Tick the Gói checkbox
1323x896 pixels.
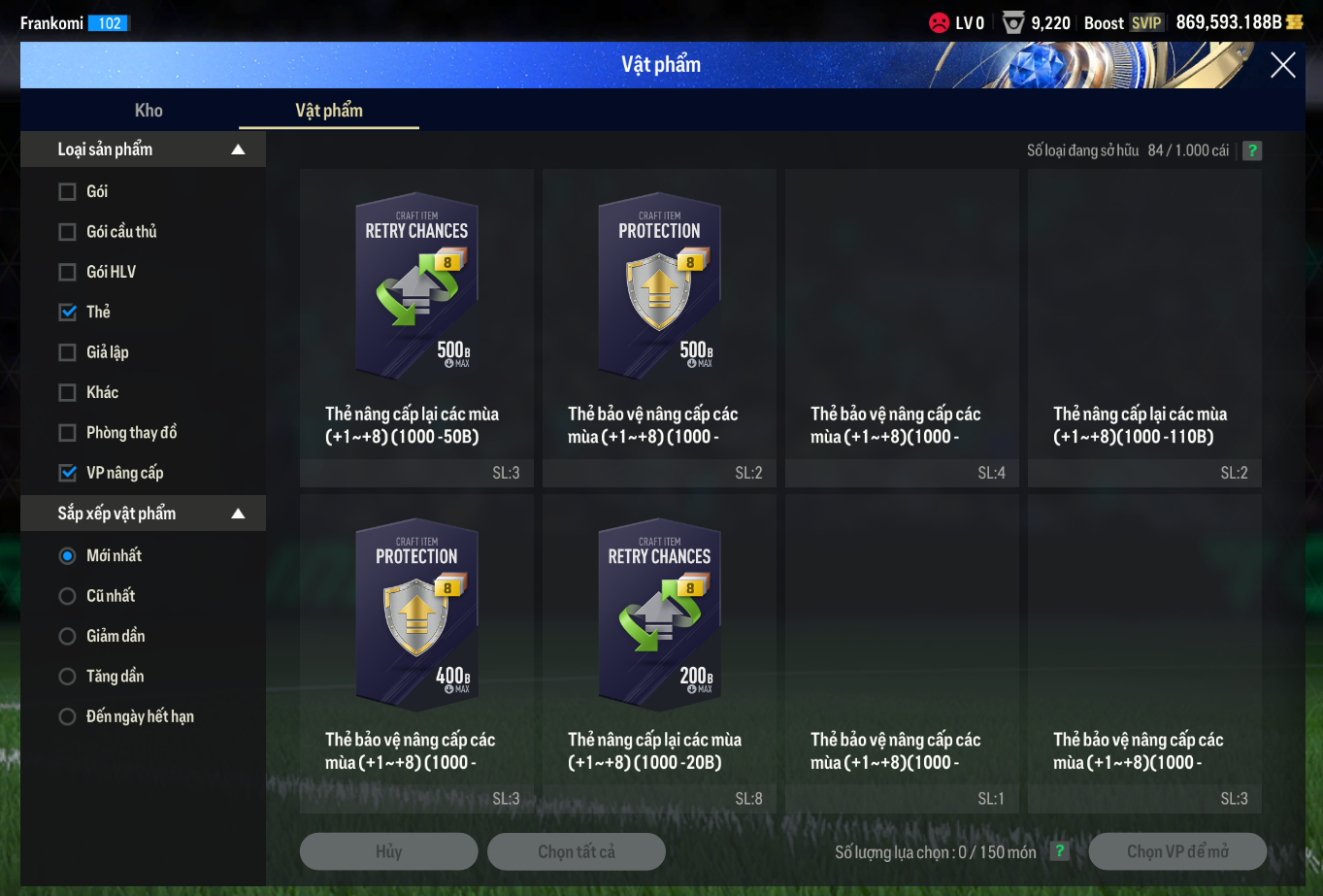[68, 192]
